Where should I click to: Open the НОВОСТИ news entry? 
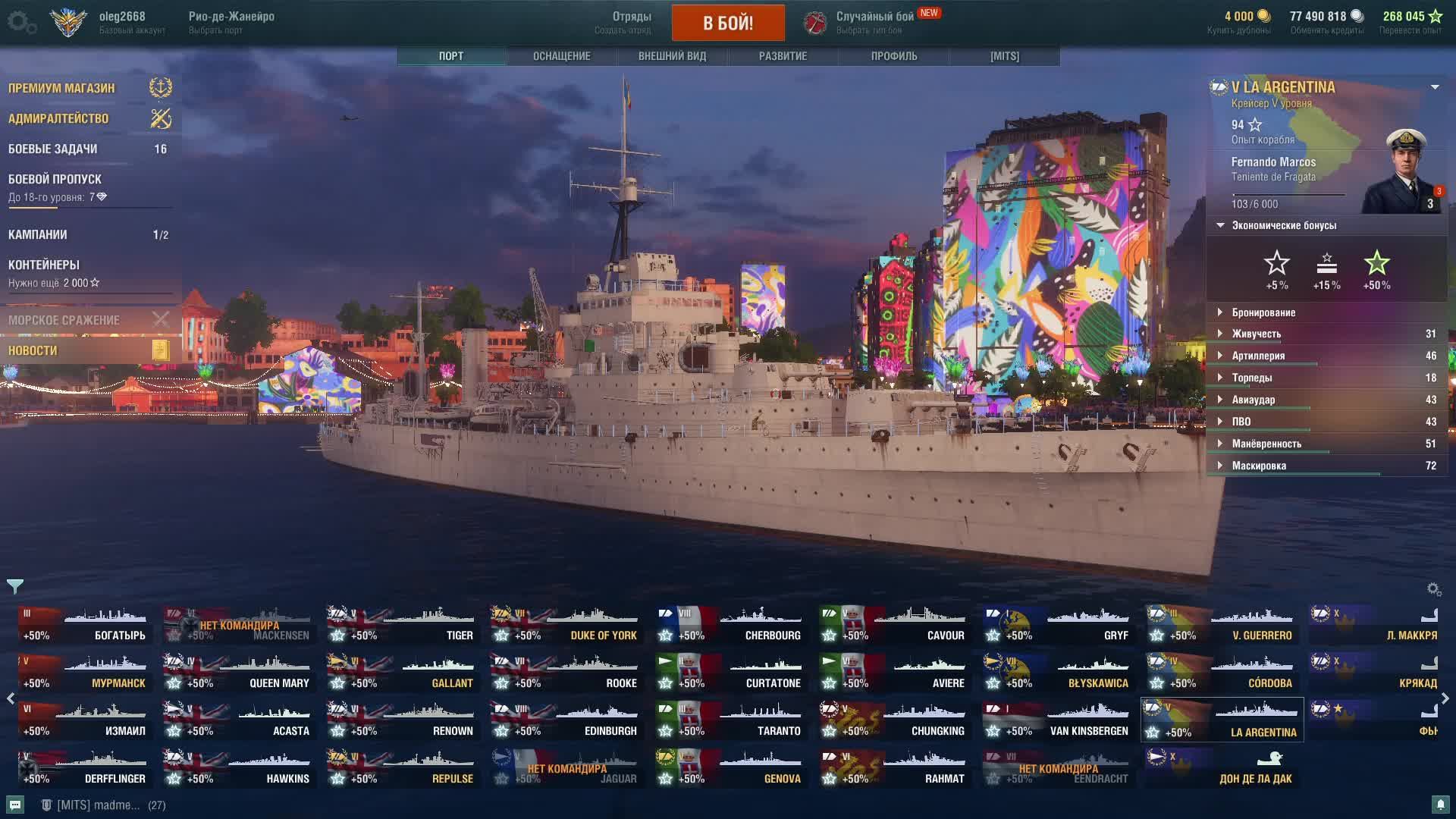pos(33,350)
